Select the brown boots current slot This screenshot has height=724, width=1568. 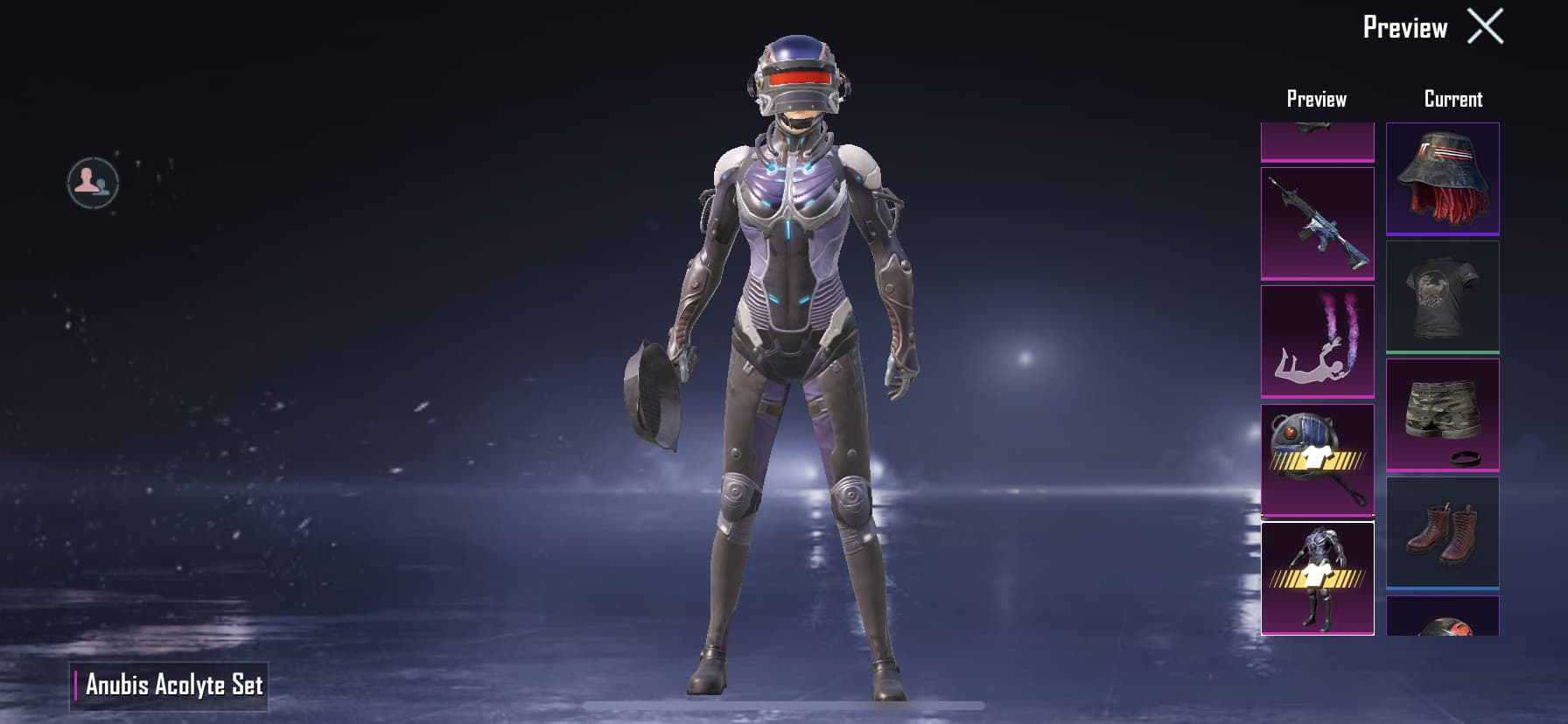click(1442, 533)
